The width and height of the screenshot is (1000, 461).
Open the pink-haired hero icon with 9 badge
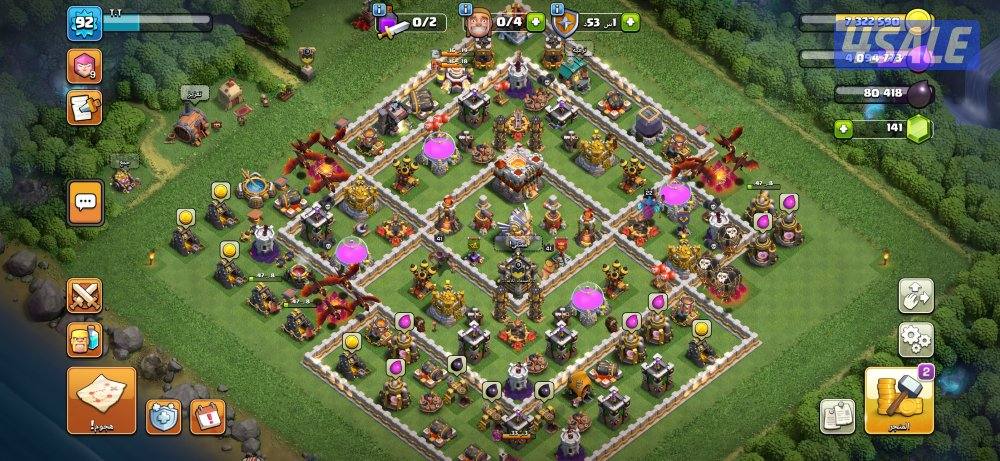coord(84,67)
